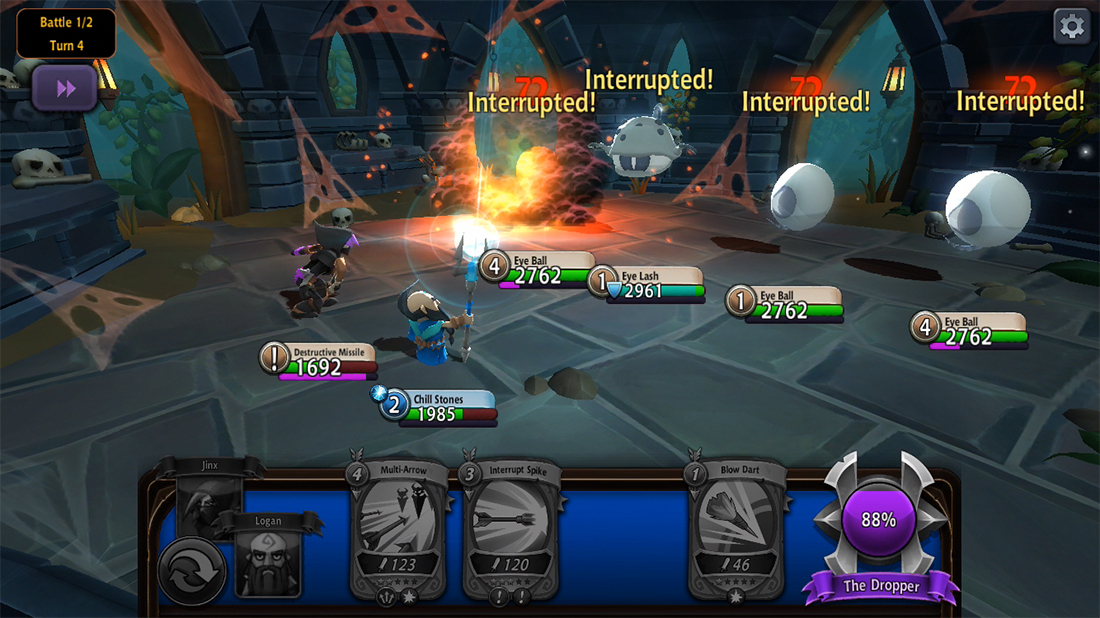Toggle the fast-forward battle speed button

65,89
